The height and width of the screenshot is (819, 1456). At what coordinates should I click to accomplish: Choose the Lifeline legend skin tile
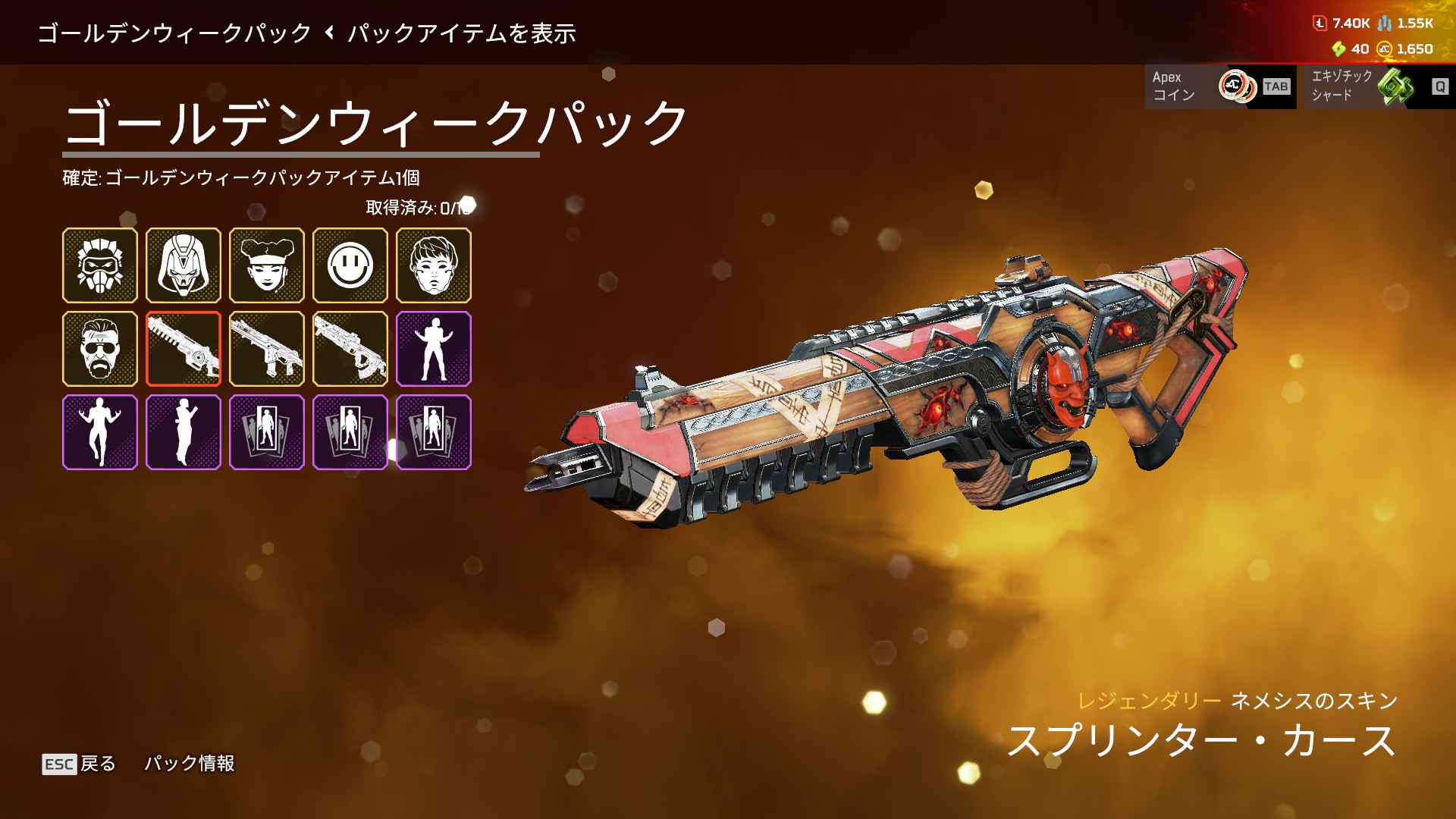[x=267, y=265]
